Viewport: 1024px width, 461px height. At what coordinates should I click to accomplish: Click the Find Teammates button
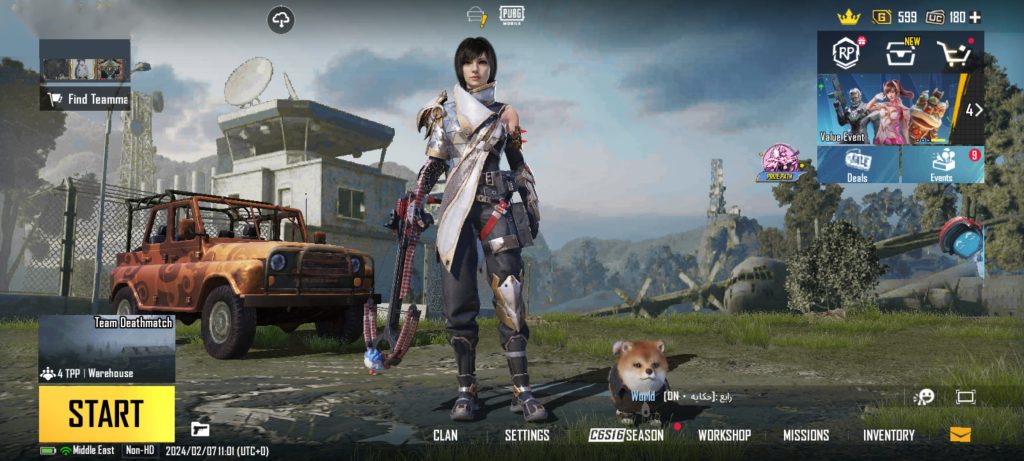point(85,99)
